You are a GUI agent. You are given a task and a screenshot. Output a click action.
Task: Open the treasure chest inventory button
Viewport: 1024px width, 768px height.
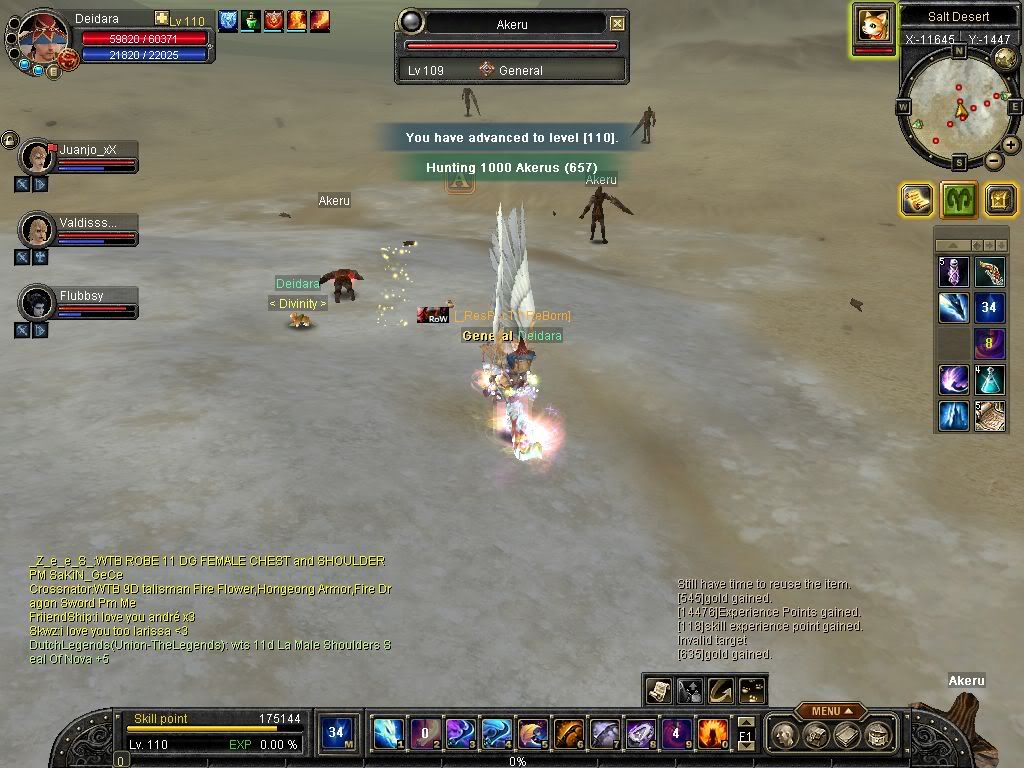pyautogui.click(x=817, y=735)
